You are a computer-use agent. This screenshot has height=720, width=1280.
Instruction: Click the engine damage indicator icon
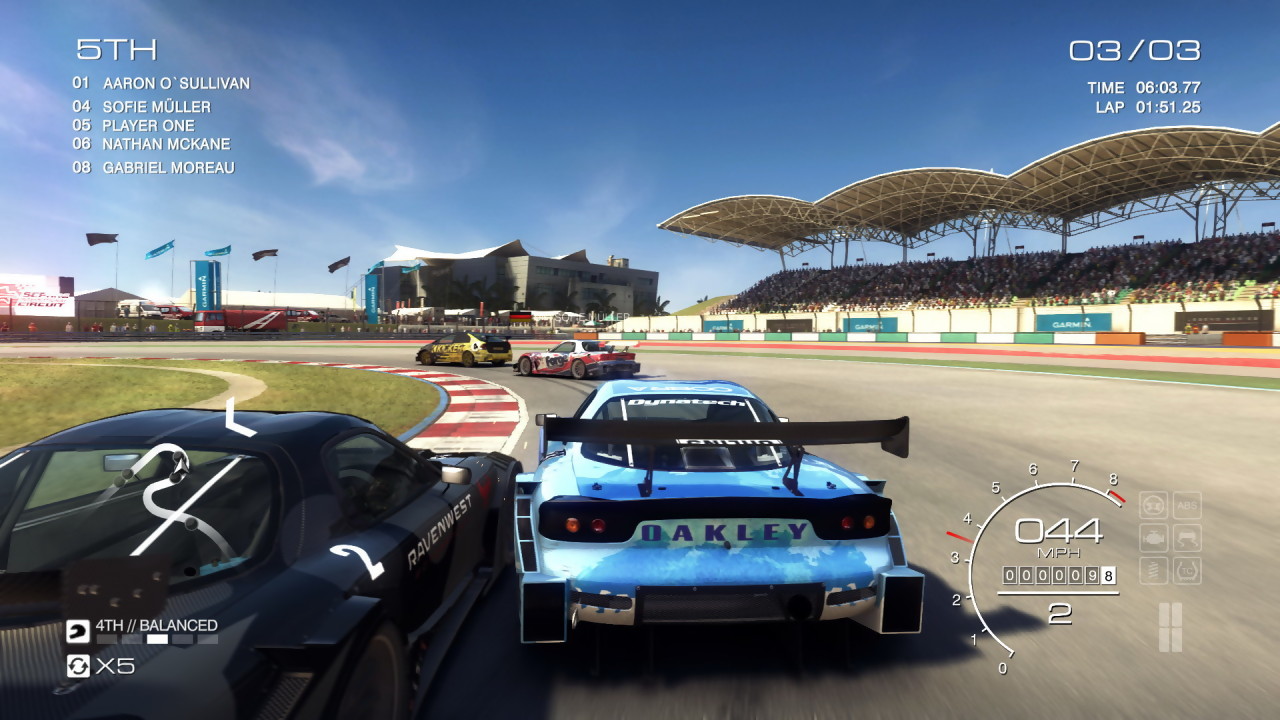pos(1154,537)
